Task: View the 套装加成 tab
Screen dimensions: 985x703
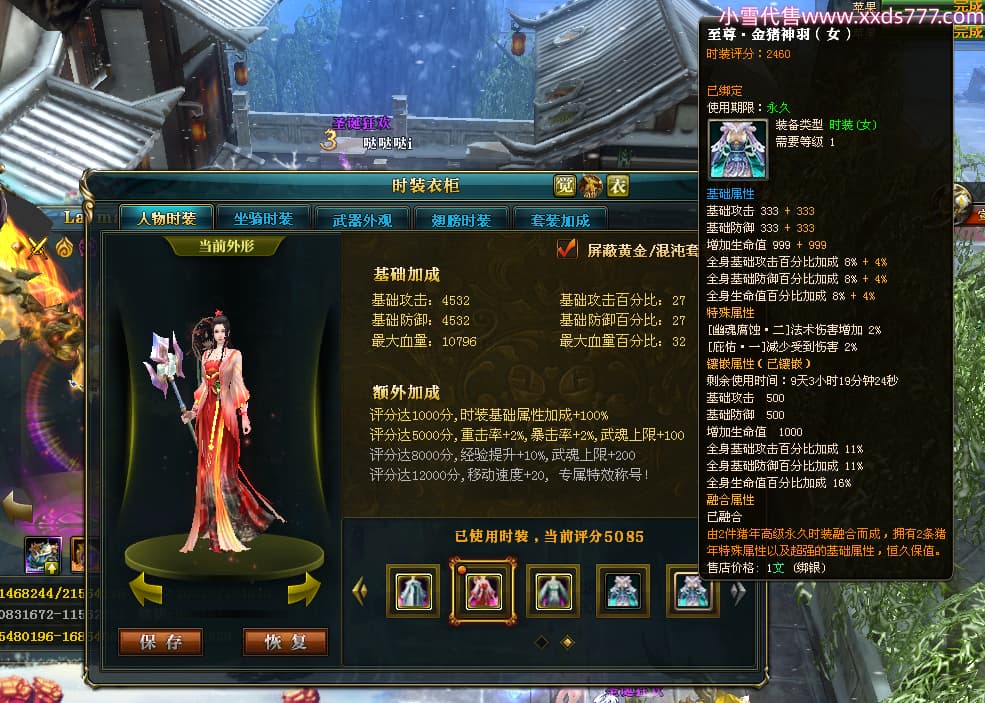Action: point(559,220)
